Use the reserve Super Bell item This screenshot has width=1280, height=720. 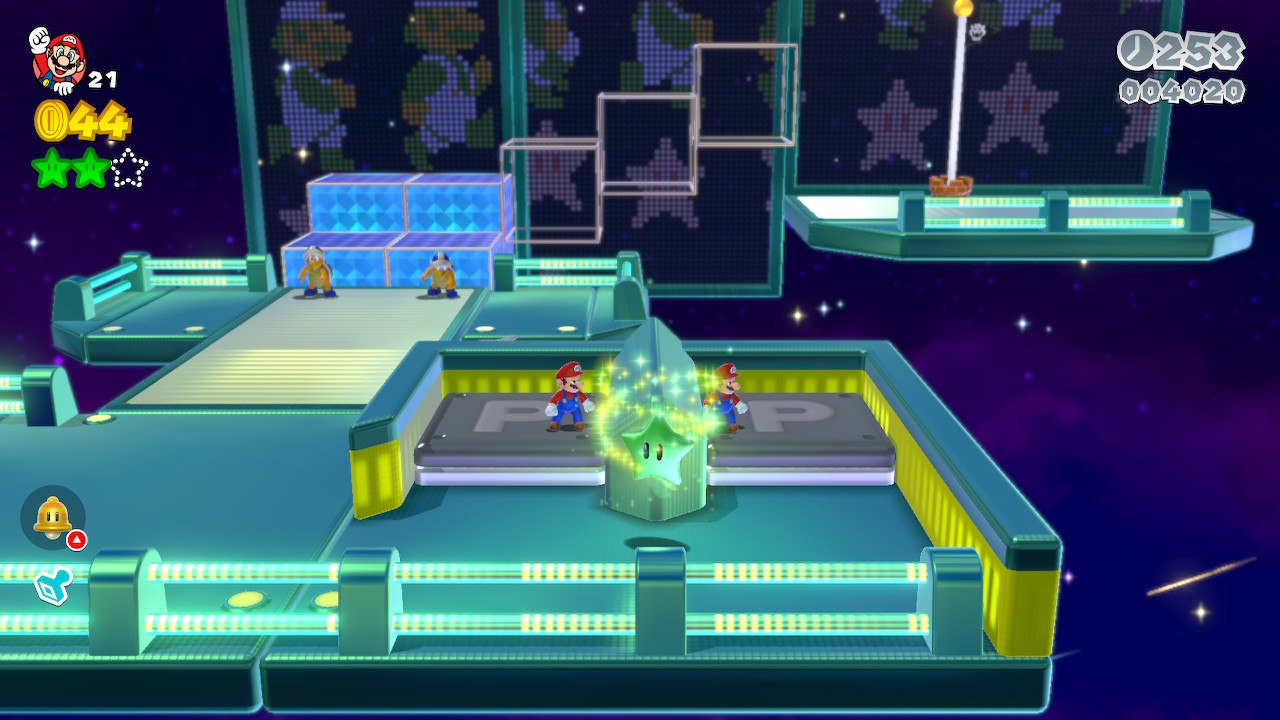[x=52, y=517]
